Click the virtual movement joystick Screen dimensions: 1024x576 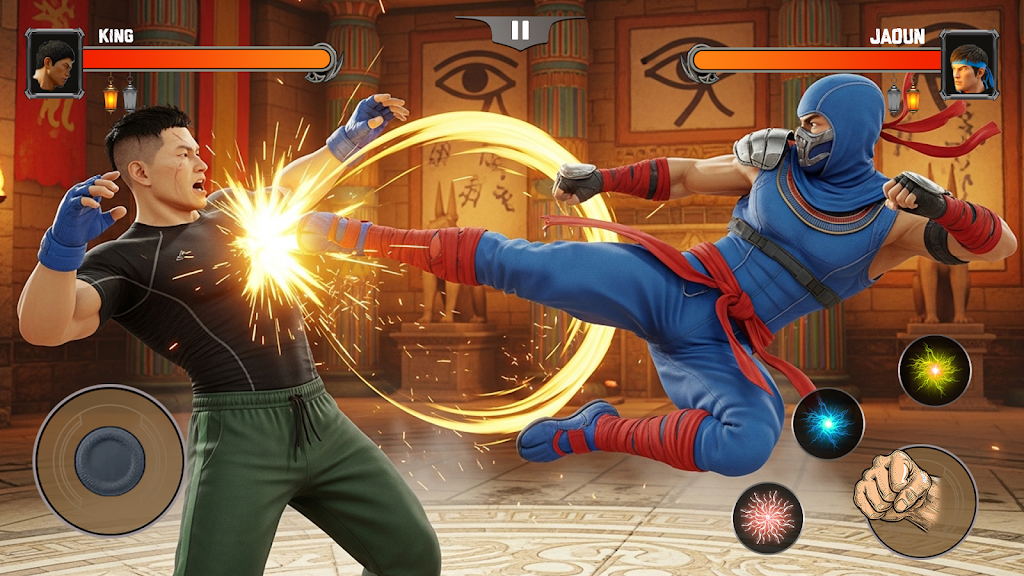click(x=109, y=460)
